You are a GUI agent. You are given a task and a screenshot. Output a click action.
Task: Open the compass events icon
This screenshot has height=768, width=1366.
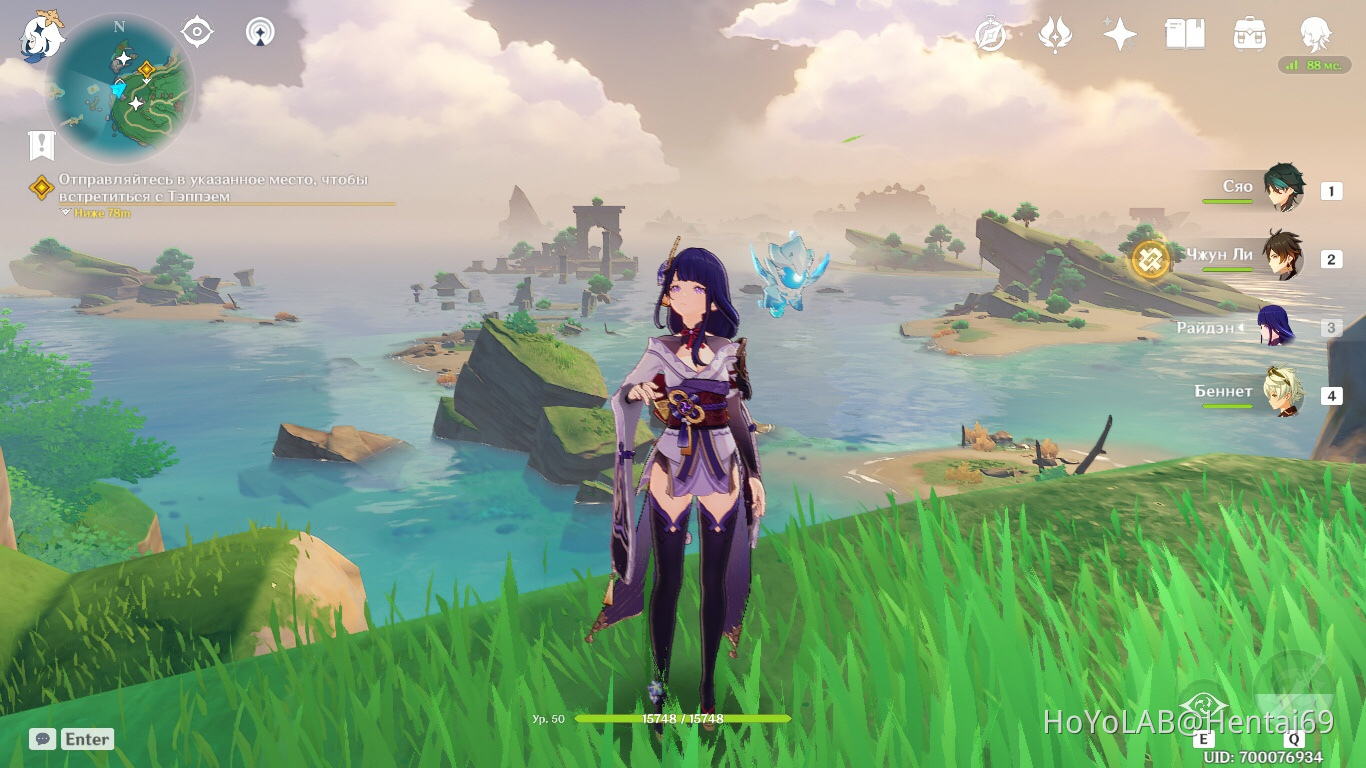pyautogui.click(x=991, y=35)
